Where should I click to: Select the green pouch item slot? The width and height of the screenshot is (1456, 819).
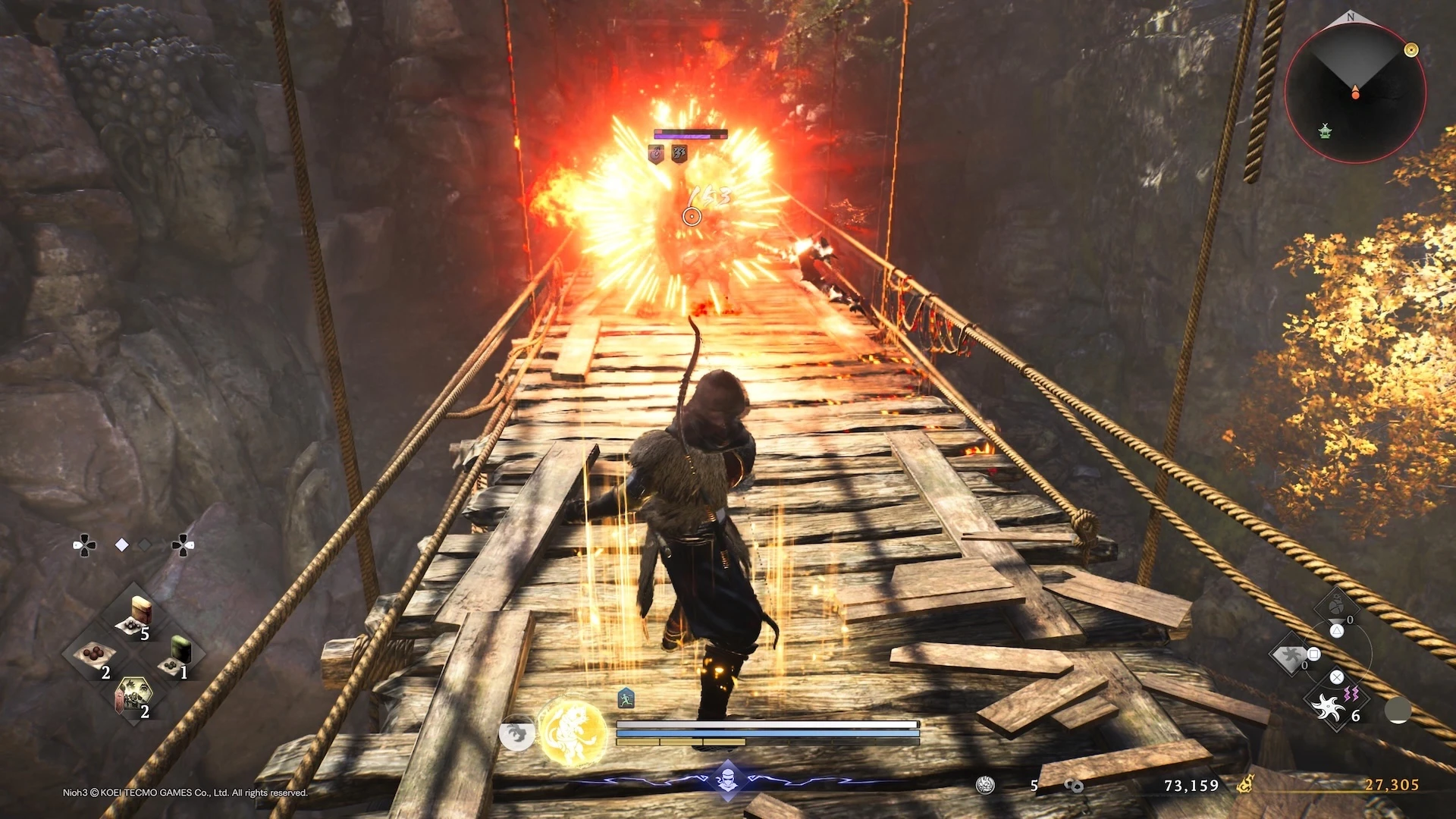(x=179, y=654)
